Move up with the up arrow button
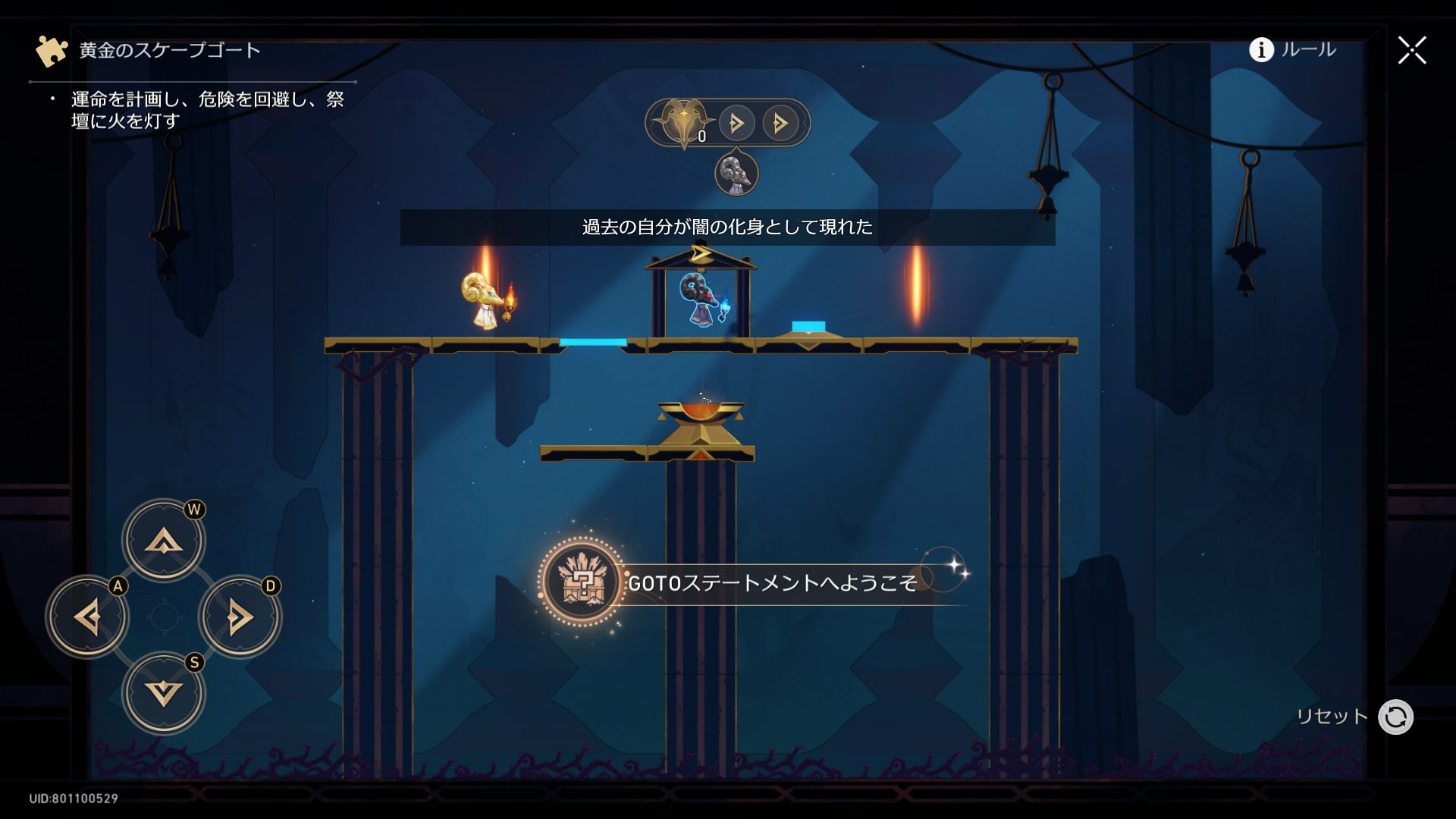 [x=164, y=541]
